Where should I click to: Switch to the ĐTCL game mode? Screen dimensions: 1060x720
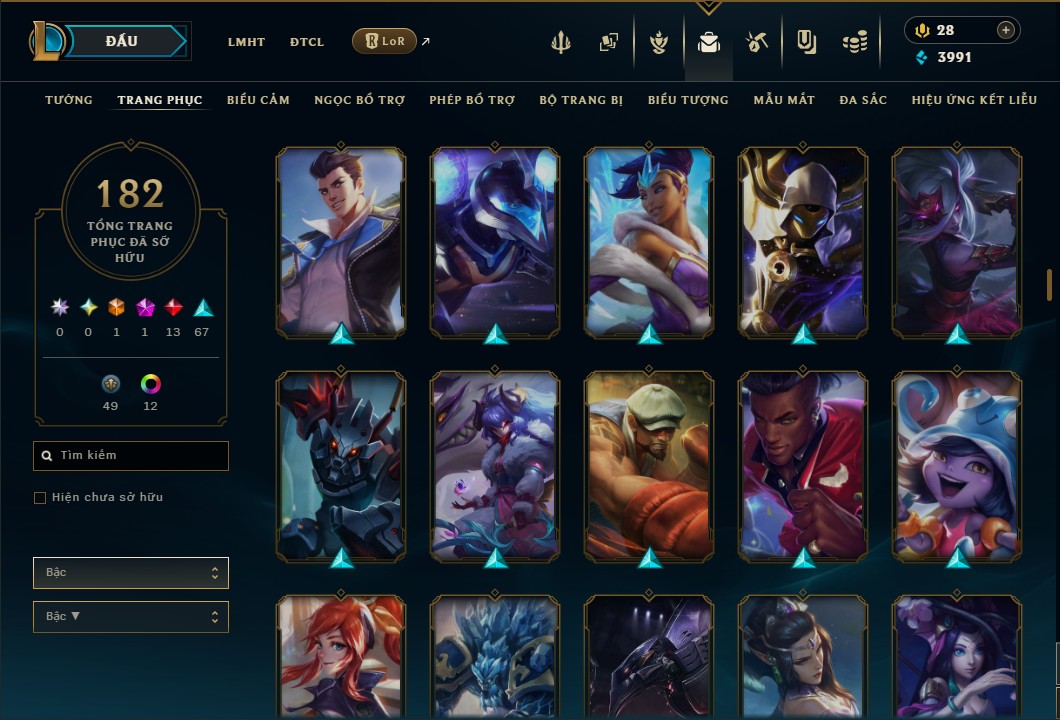tap(307, 42)
